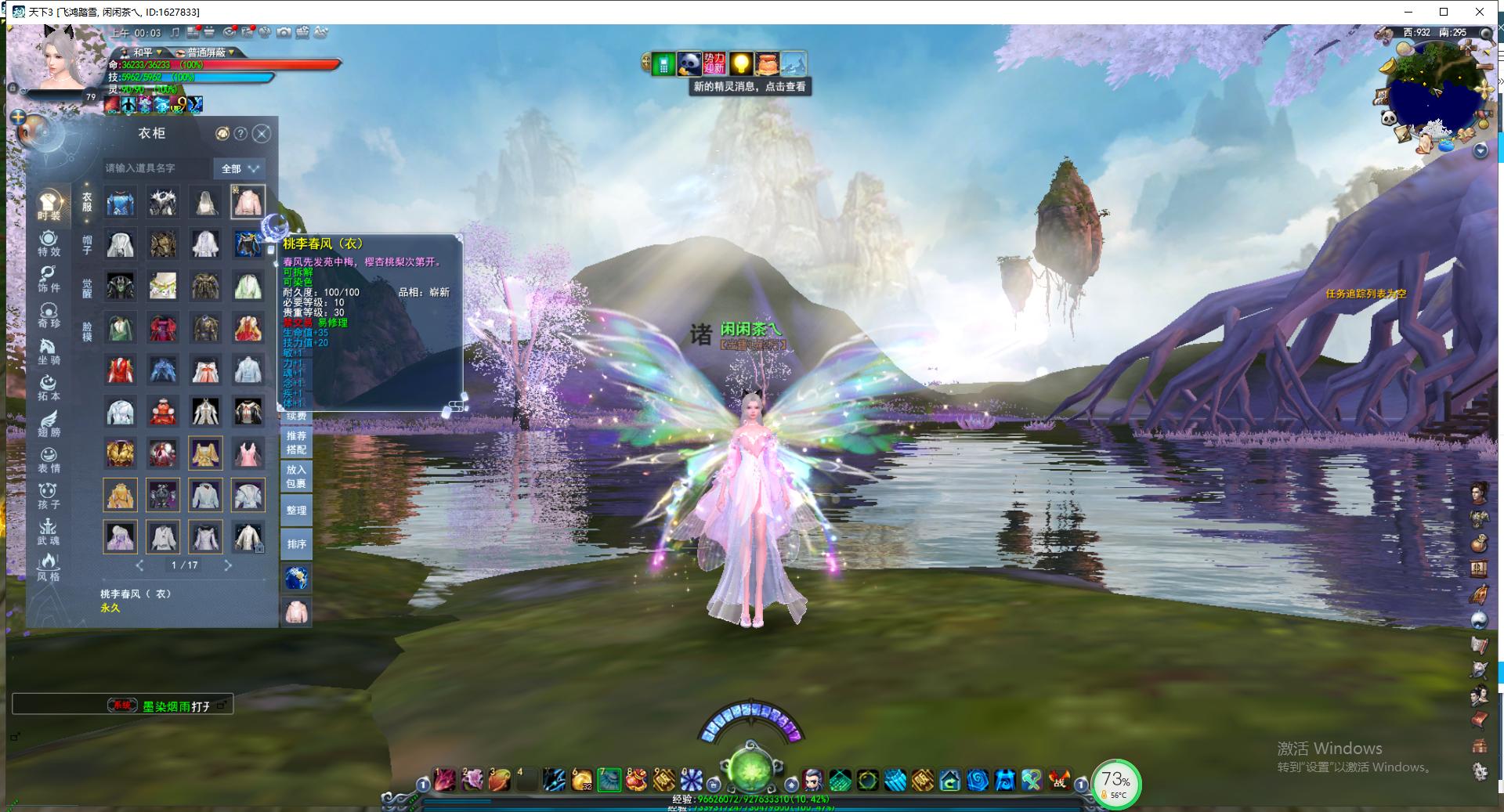Type in the item name search field
This screenshot has width=1504, height=812.
pyautogui.click(x=157, y=168)
